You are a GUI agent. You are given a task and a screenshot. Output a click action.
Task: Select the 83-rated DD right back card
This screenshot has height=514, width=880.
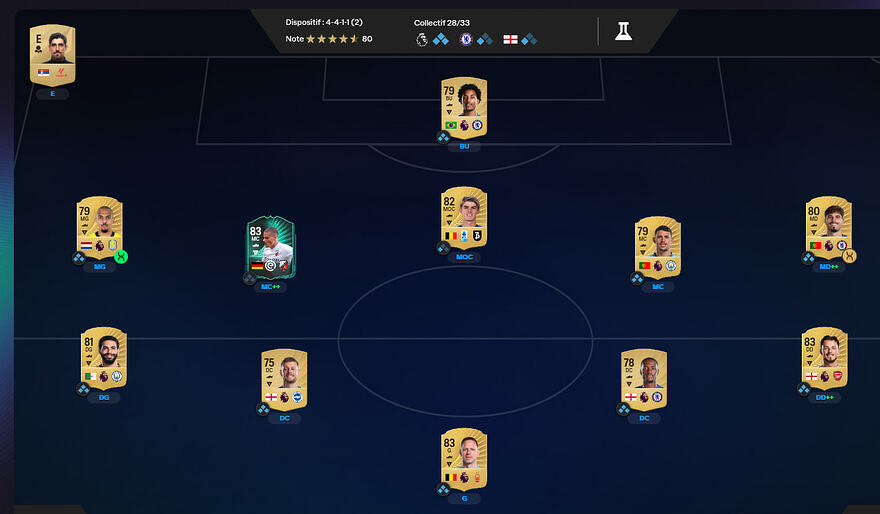pos(824,358)
